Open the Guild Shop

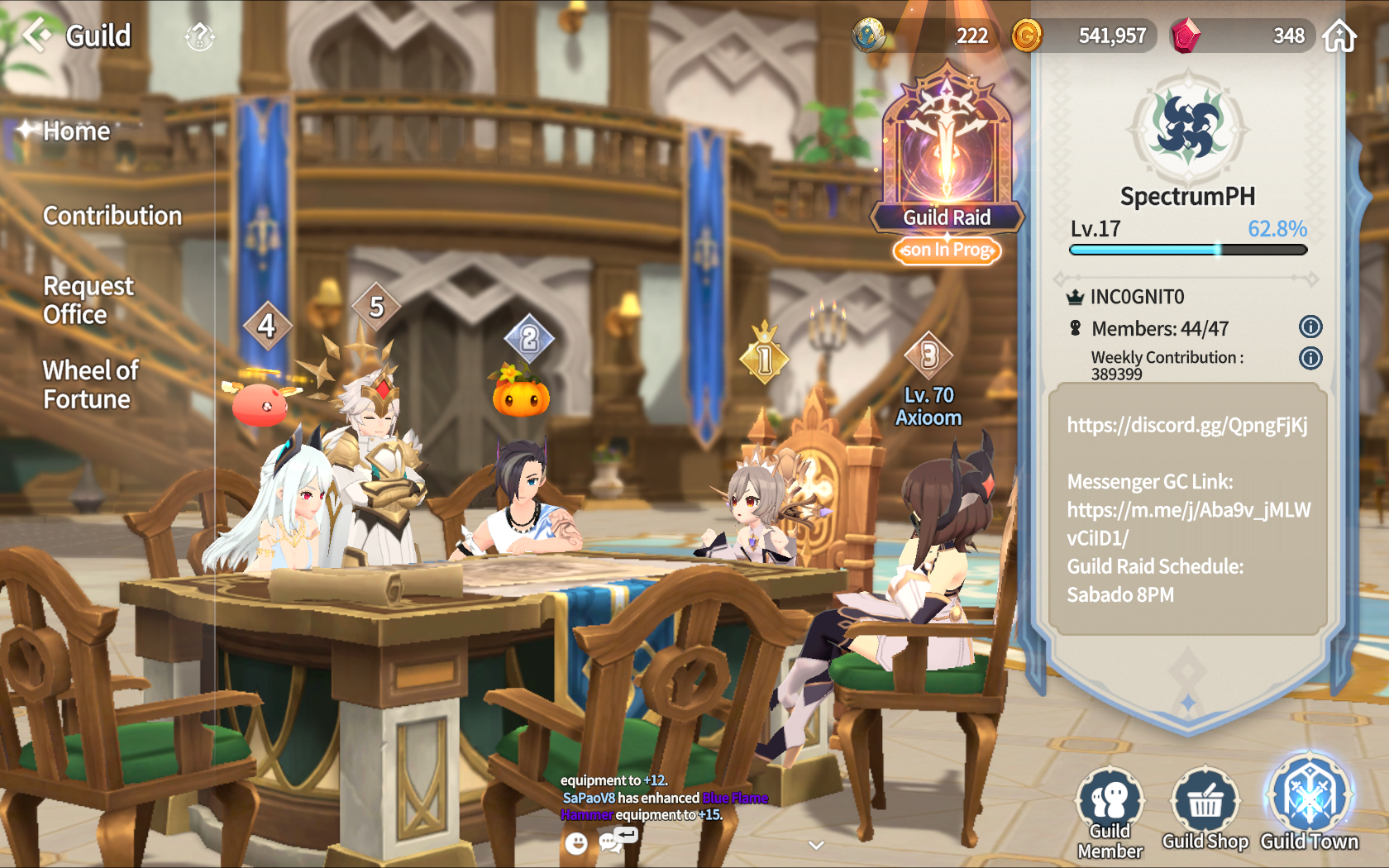point(1205,810)
